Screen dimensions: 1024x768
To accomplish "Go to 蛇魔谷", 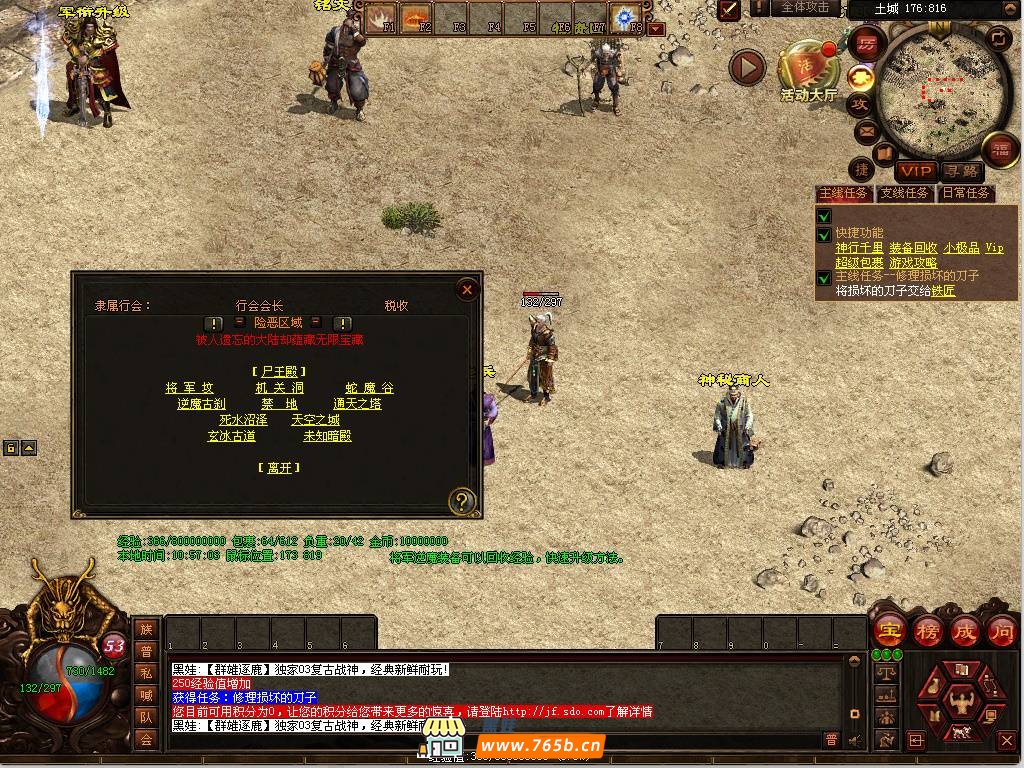I will pos(369,388).
